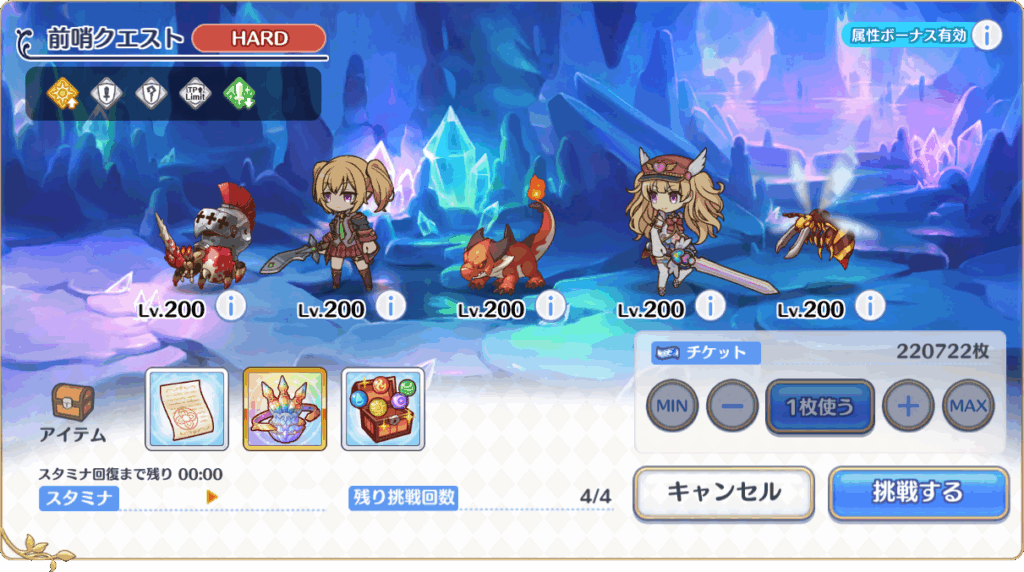Tap the orange quest effect icon
Viewport: 1024px width, 572px height.
(x=62, y=93)
